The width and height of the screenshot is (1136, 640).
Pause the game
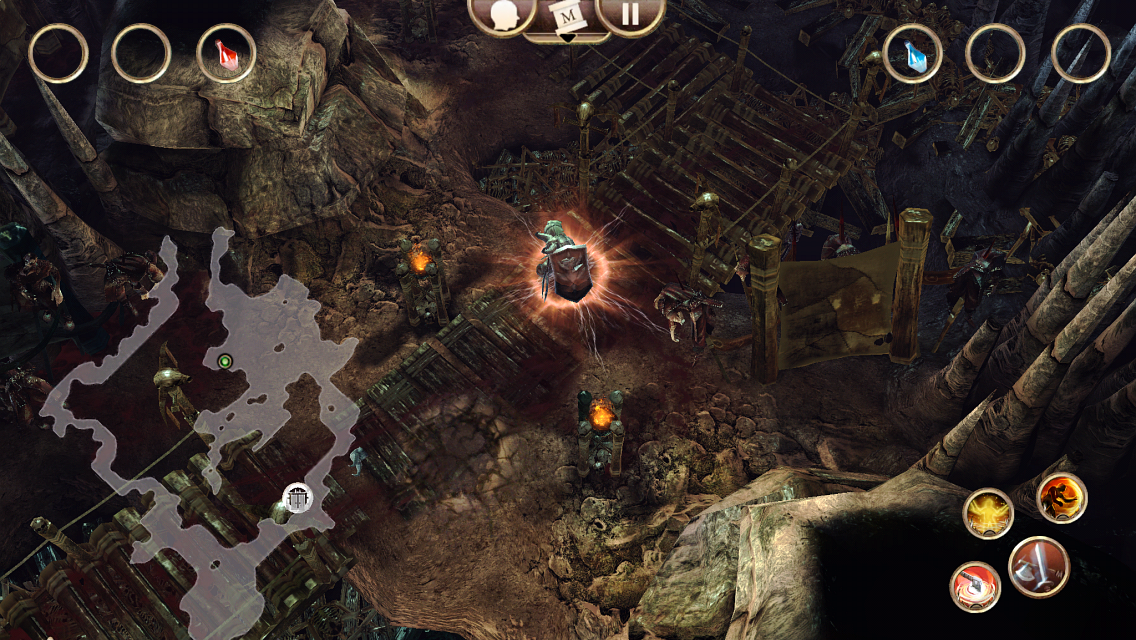click(x=631, y=14)
